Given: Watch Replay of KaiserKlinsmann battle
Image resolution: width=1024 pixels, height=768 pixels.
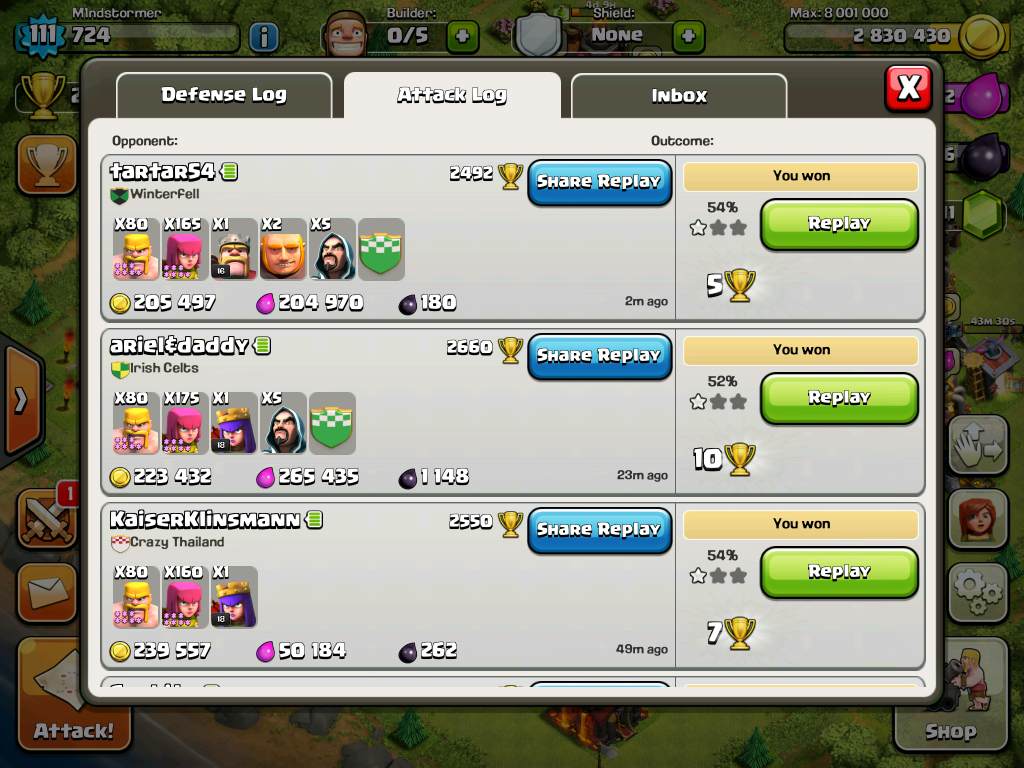Looking at the screenshot, I should [x=839, y=572].
